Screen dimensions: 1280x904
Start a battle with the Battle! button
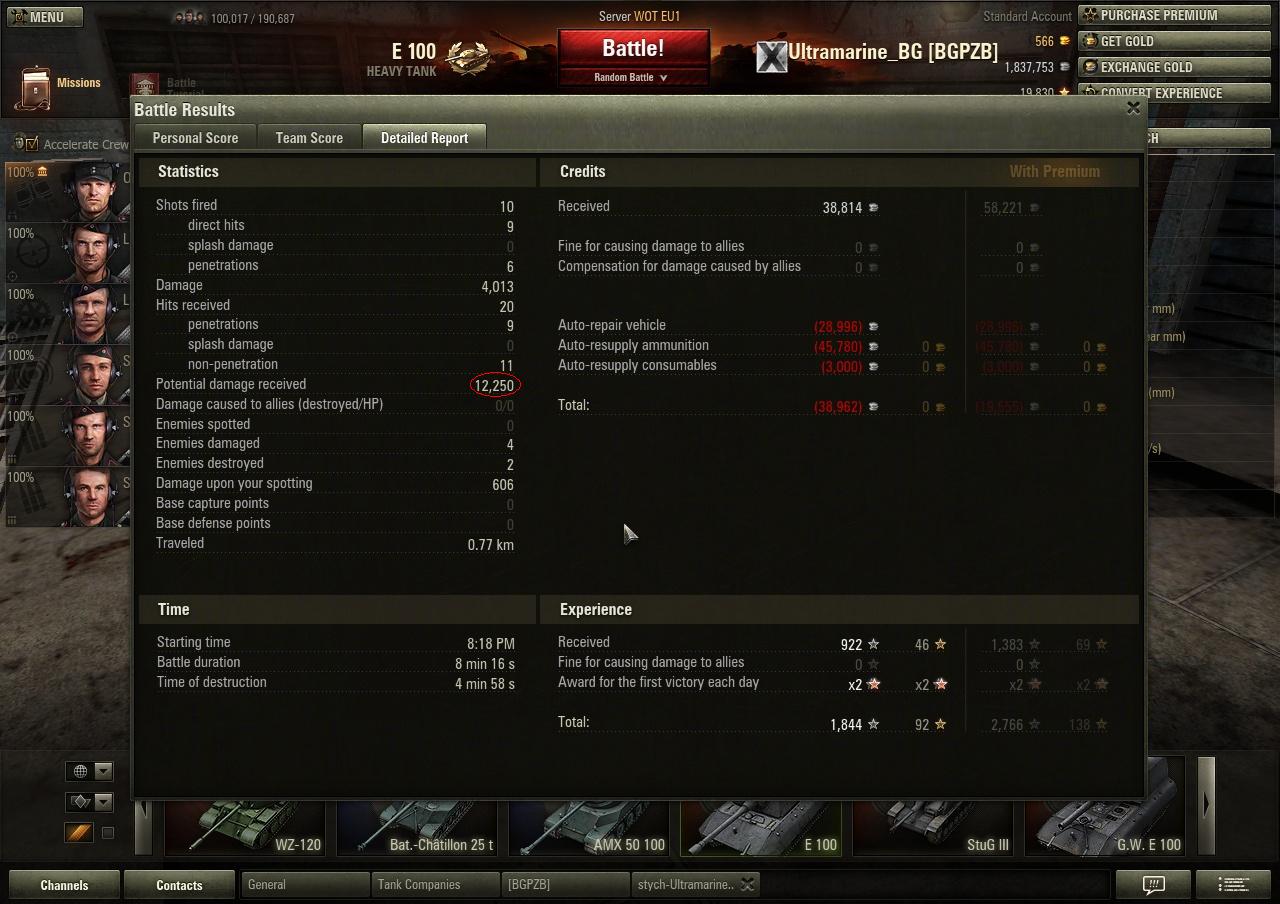[633, 48]
